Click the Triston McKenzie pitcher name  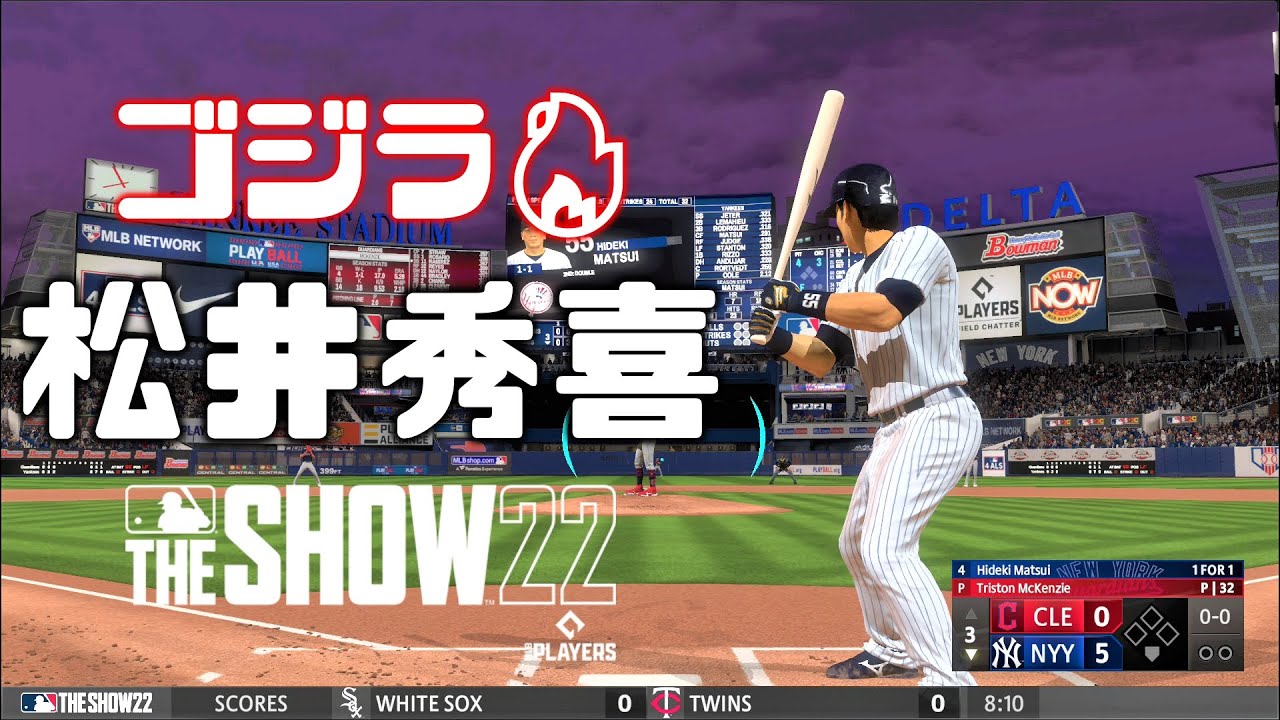pos(1025,586)
